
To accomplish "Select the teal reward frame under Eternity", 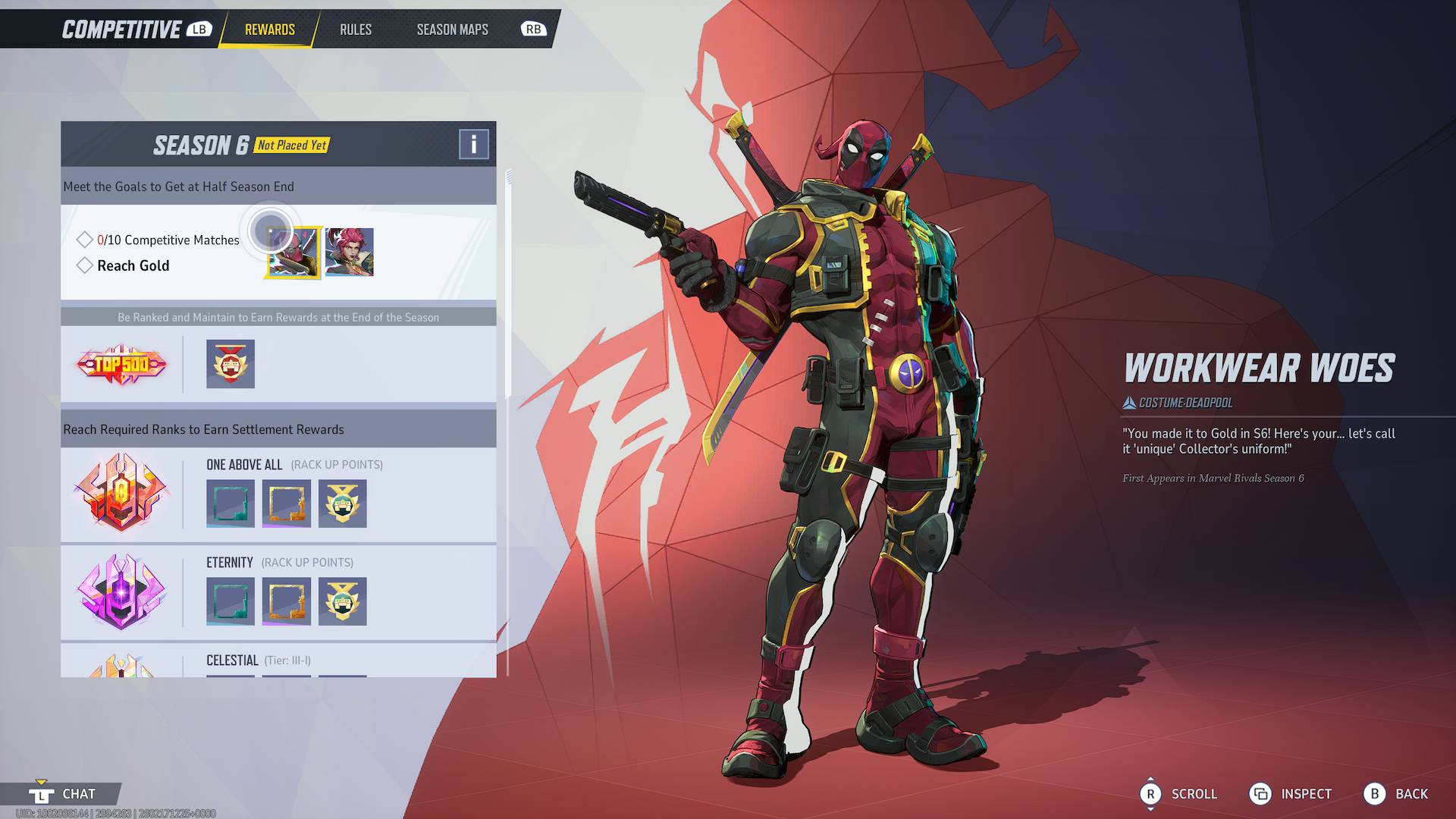I will click(x=230, y=601).
